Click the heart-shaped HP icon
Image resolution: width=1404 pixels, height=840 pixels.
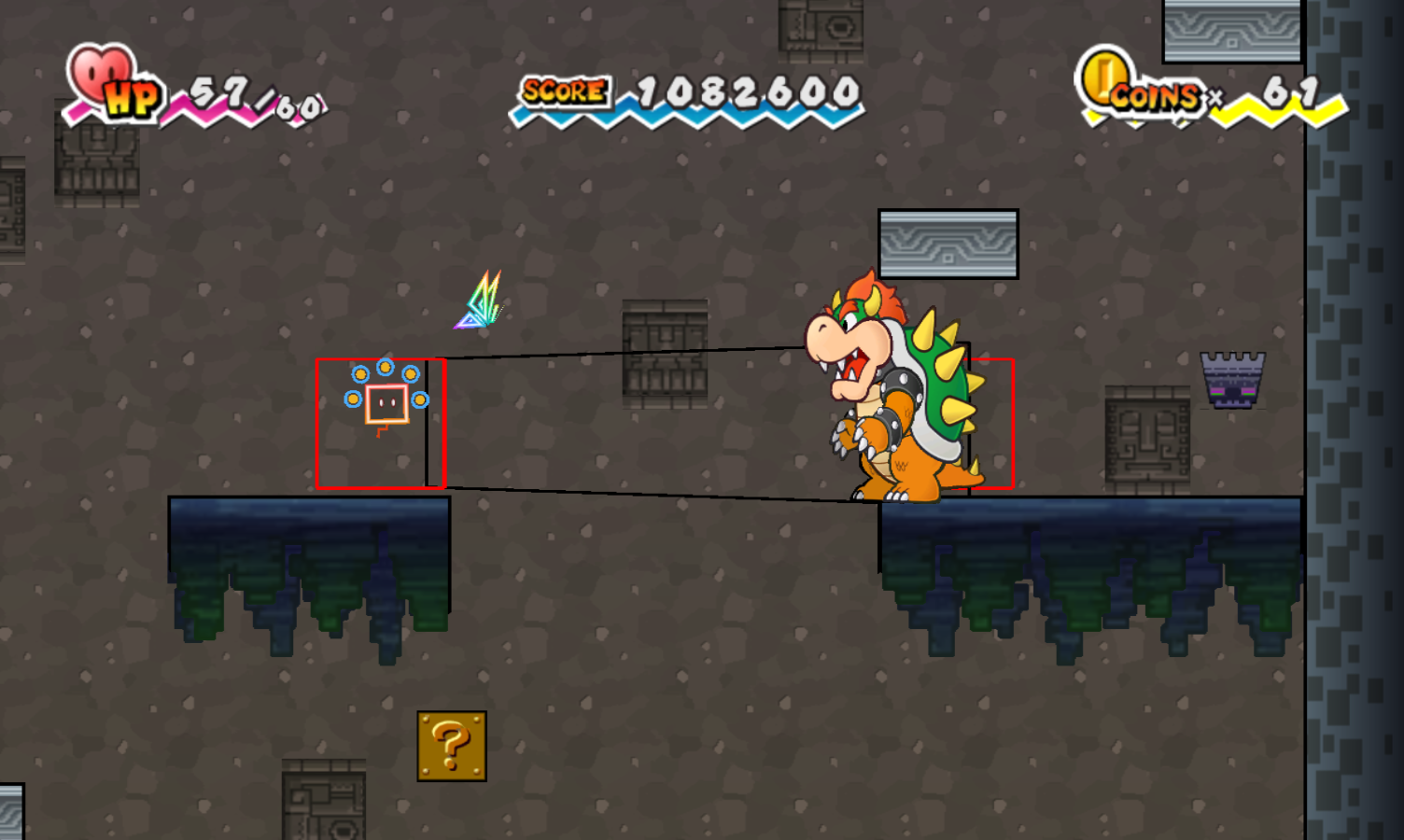click(98, 75)
